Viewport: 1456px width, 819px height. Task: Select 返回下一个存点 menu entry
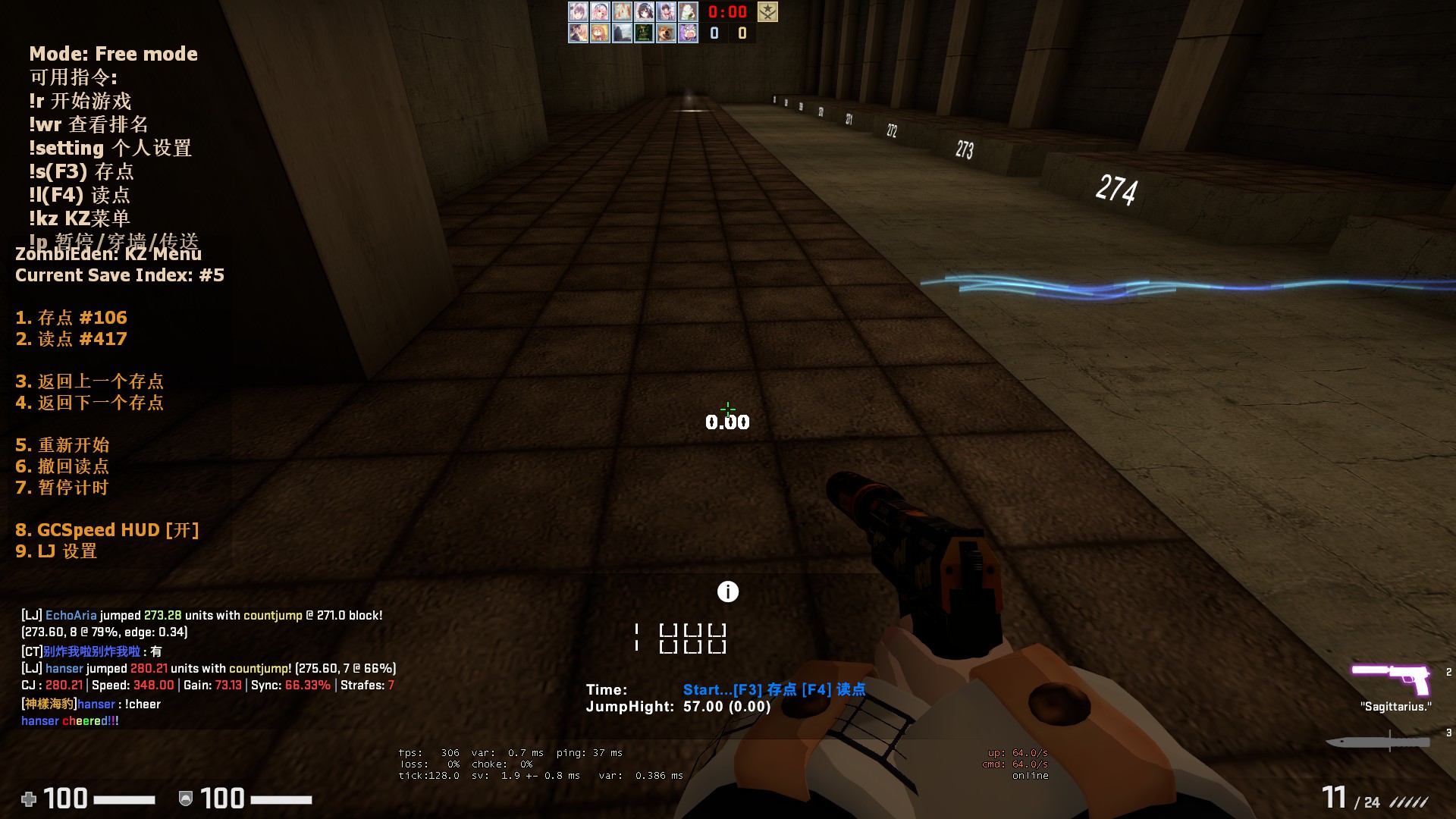point(89,403)
